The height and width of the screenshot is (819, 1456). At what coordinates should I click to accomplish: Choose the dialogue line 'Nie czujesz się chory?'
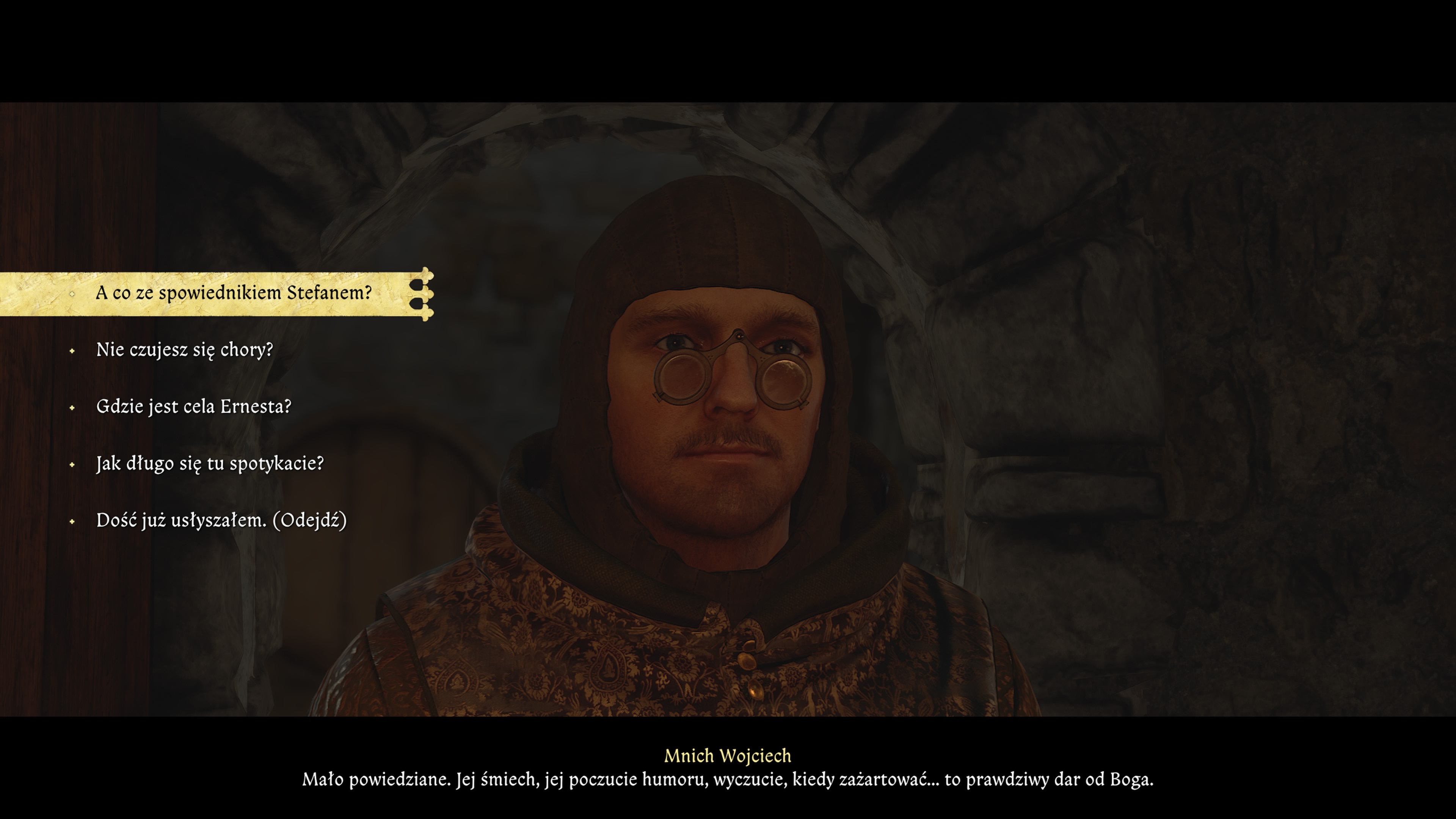click(184, 351)
